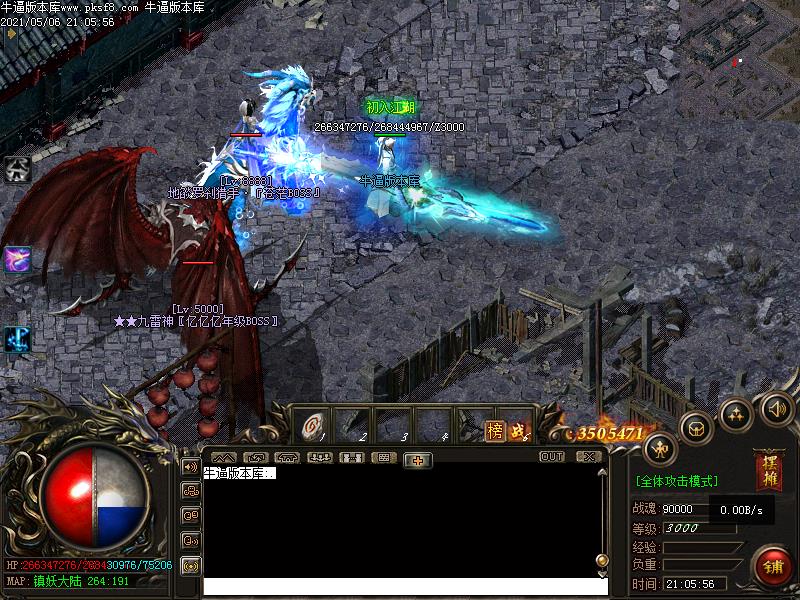This screenshot has height=600, width=800.
Task: Click the grey rune icon on the left edge
Action: click(x=17, y=168)
